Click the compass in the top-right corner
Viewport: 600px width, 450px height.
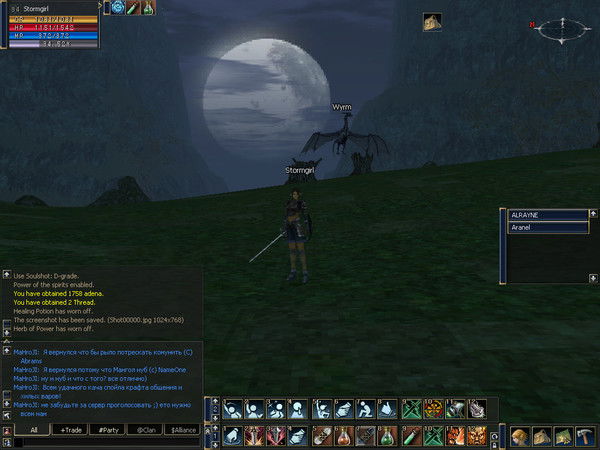[x=560, y=30]
